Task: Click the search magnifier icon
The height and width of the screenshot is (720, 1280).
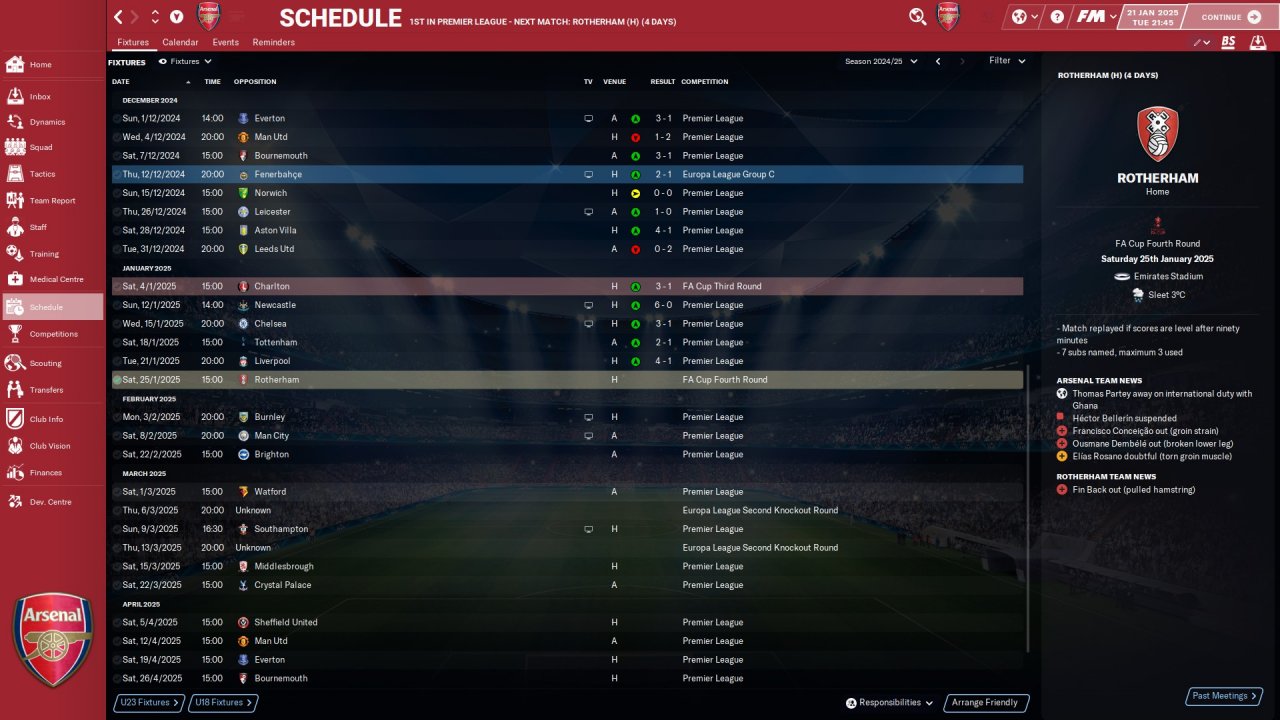Action: 917,16
